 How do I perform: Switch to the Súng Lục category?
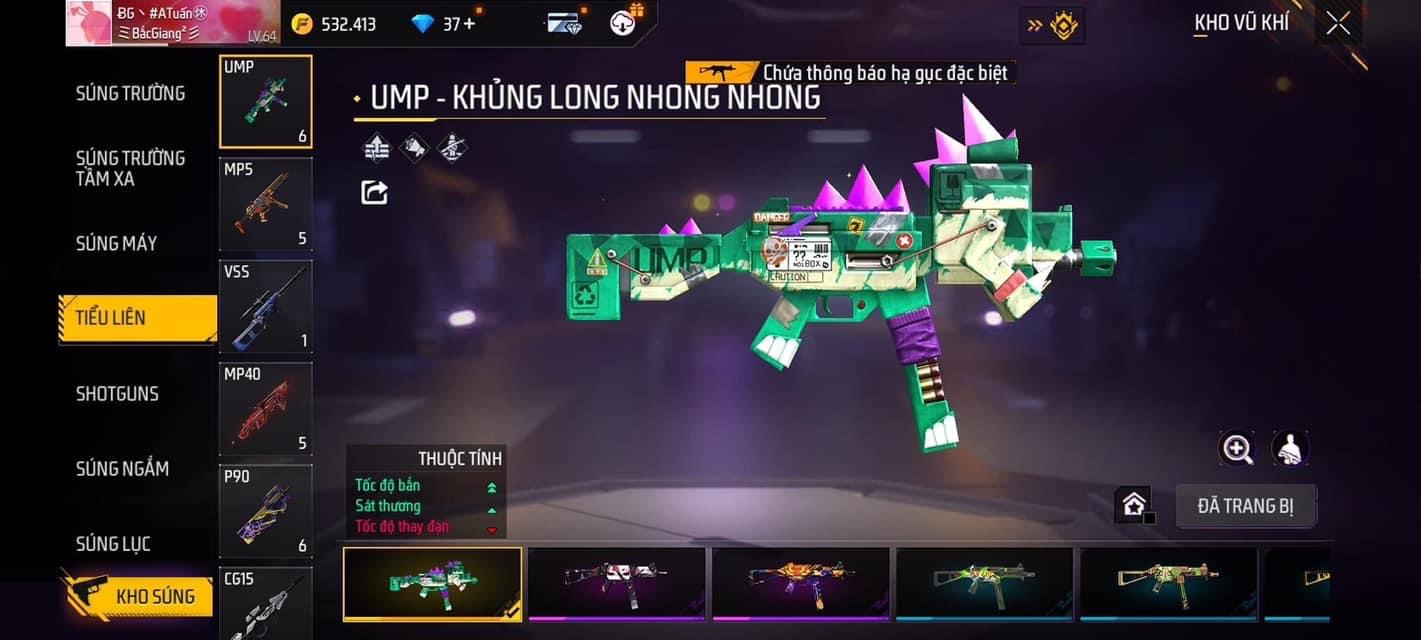coord(113,544)
